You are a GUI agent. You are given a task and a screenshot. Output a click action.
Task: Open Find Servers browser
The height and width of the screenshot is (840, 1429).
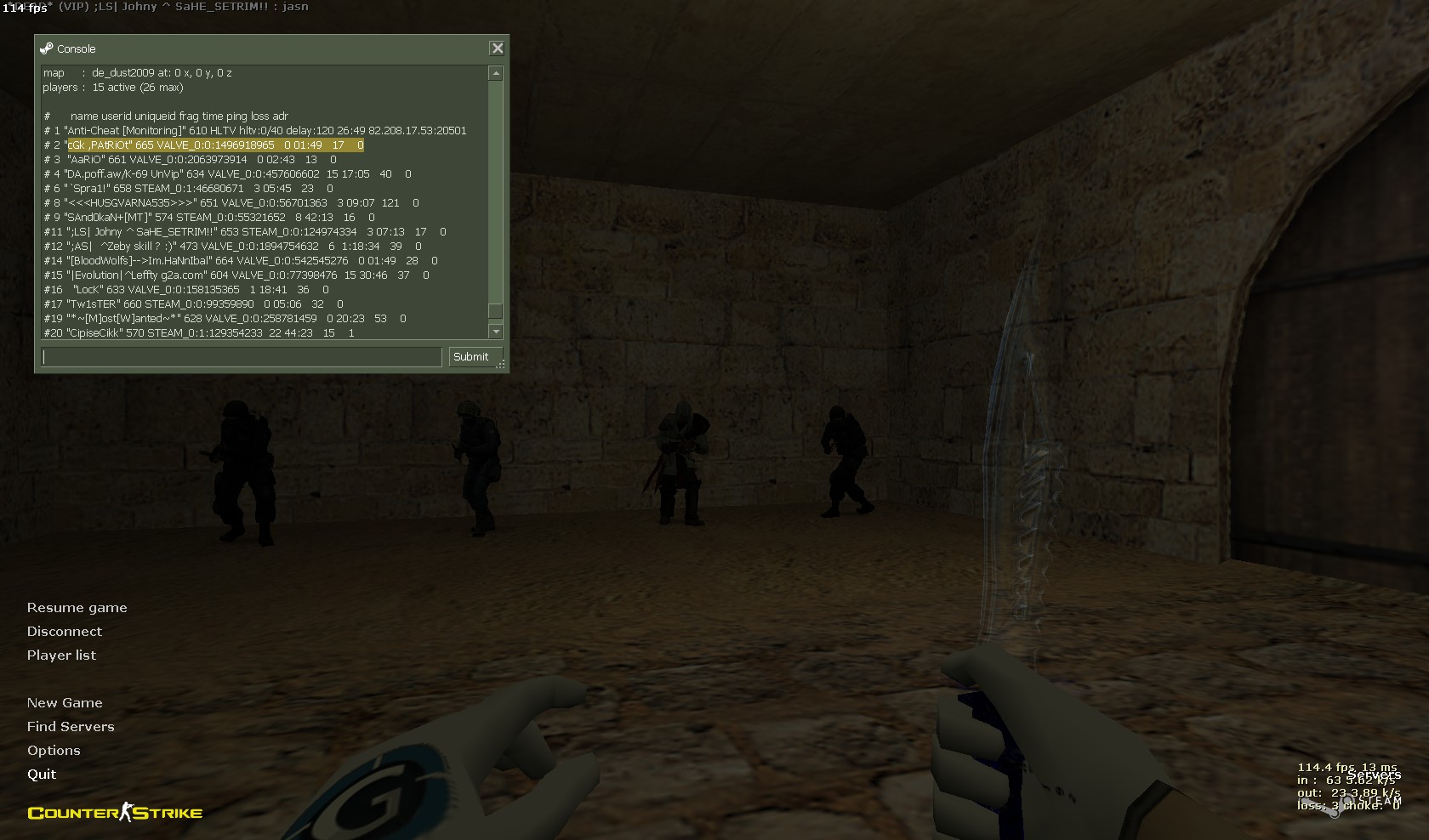[x=71, y=727]
